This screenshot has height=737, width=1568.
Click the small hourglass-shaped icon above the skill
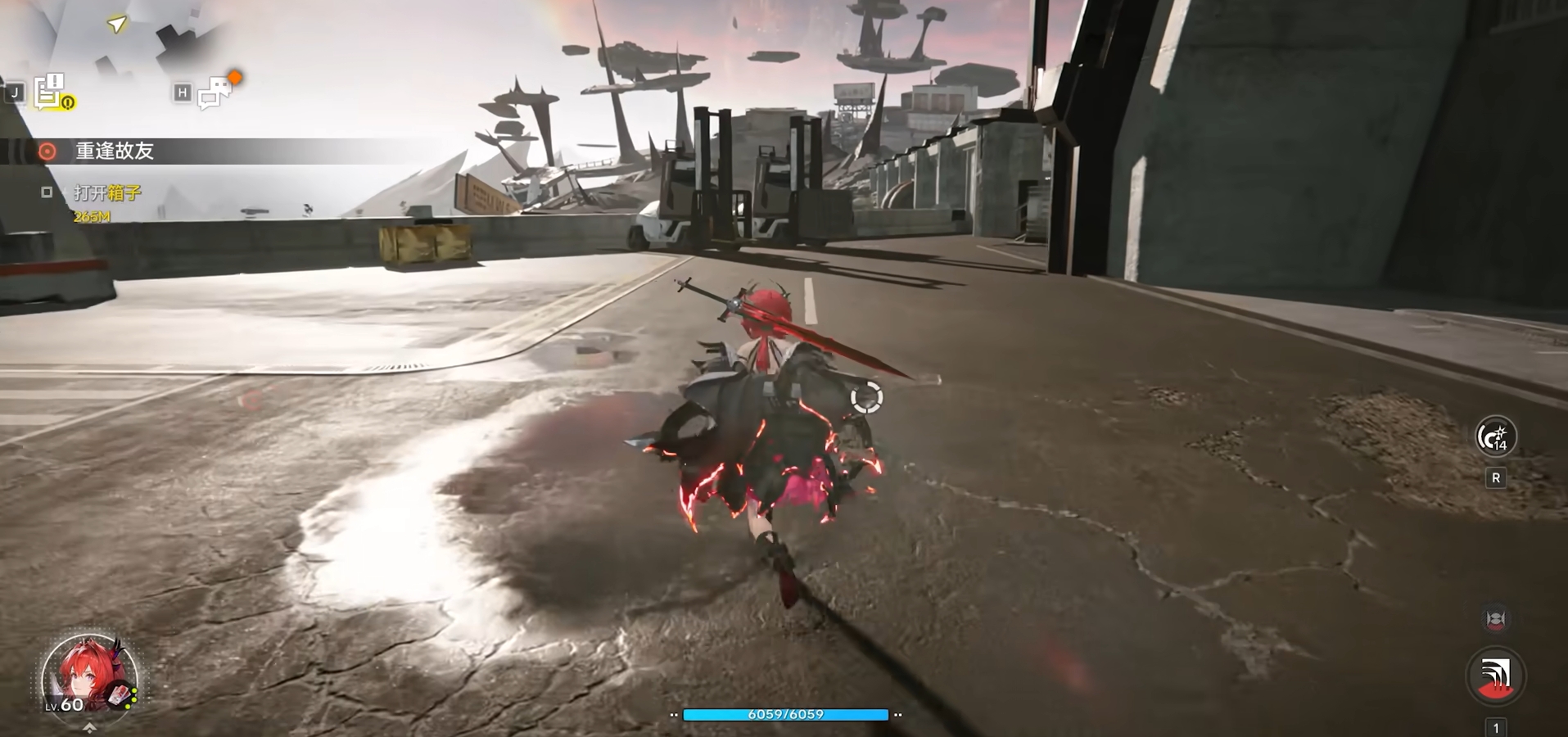pos(1495,619)
